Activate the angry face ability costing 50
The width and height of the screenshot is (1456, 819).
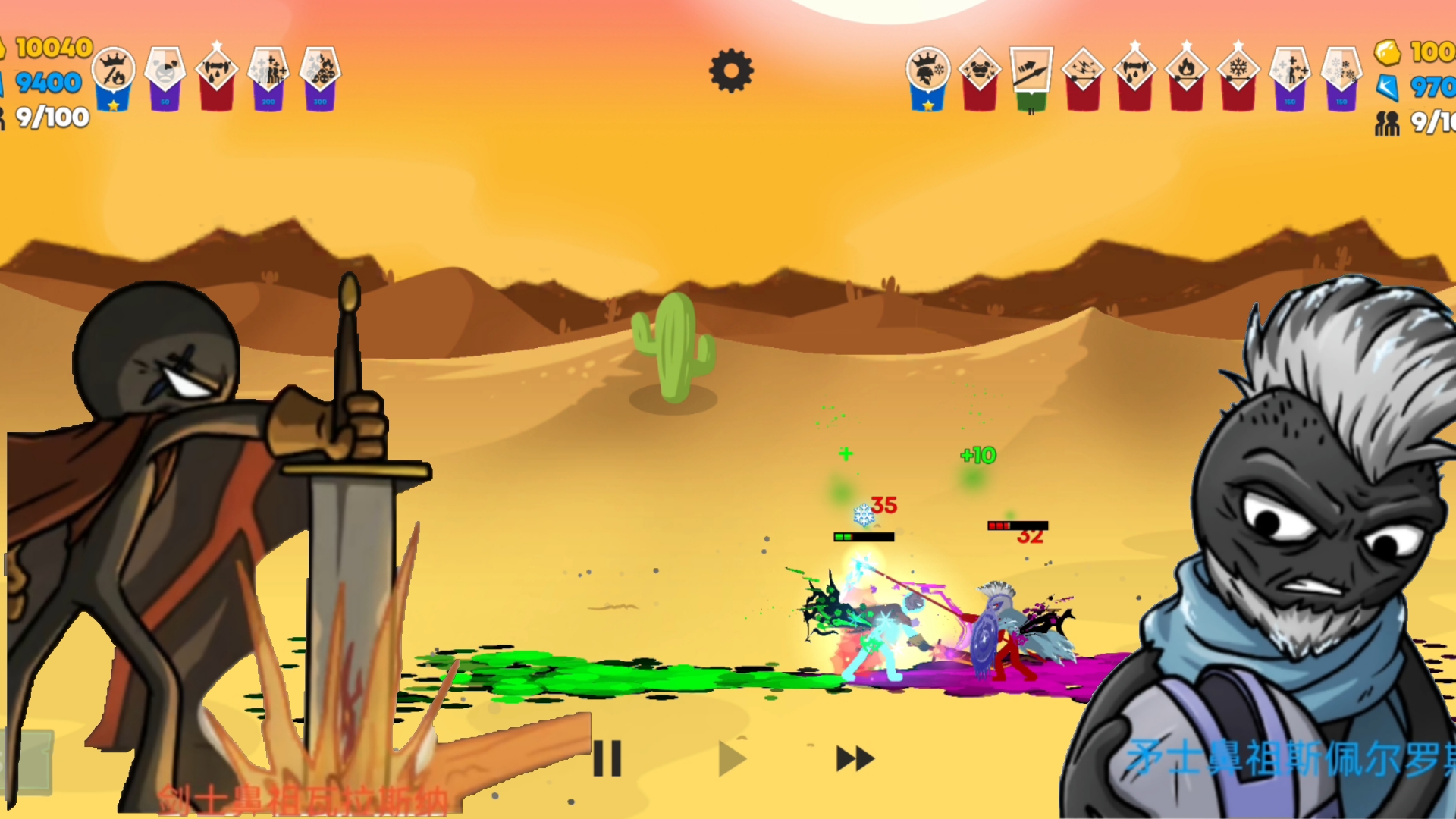[165, 74]
